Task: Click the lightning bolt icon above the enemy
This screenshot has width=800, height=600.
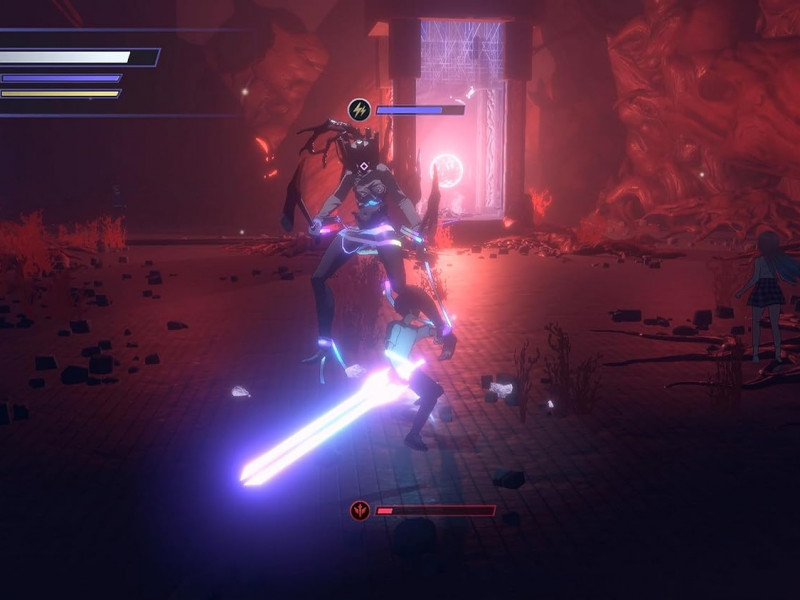Action: coord(359,110)
